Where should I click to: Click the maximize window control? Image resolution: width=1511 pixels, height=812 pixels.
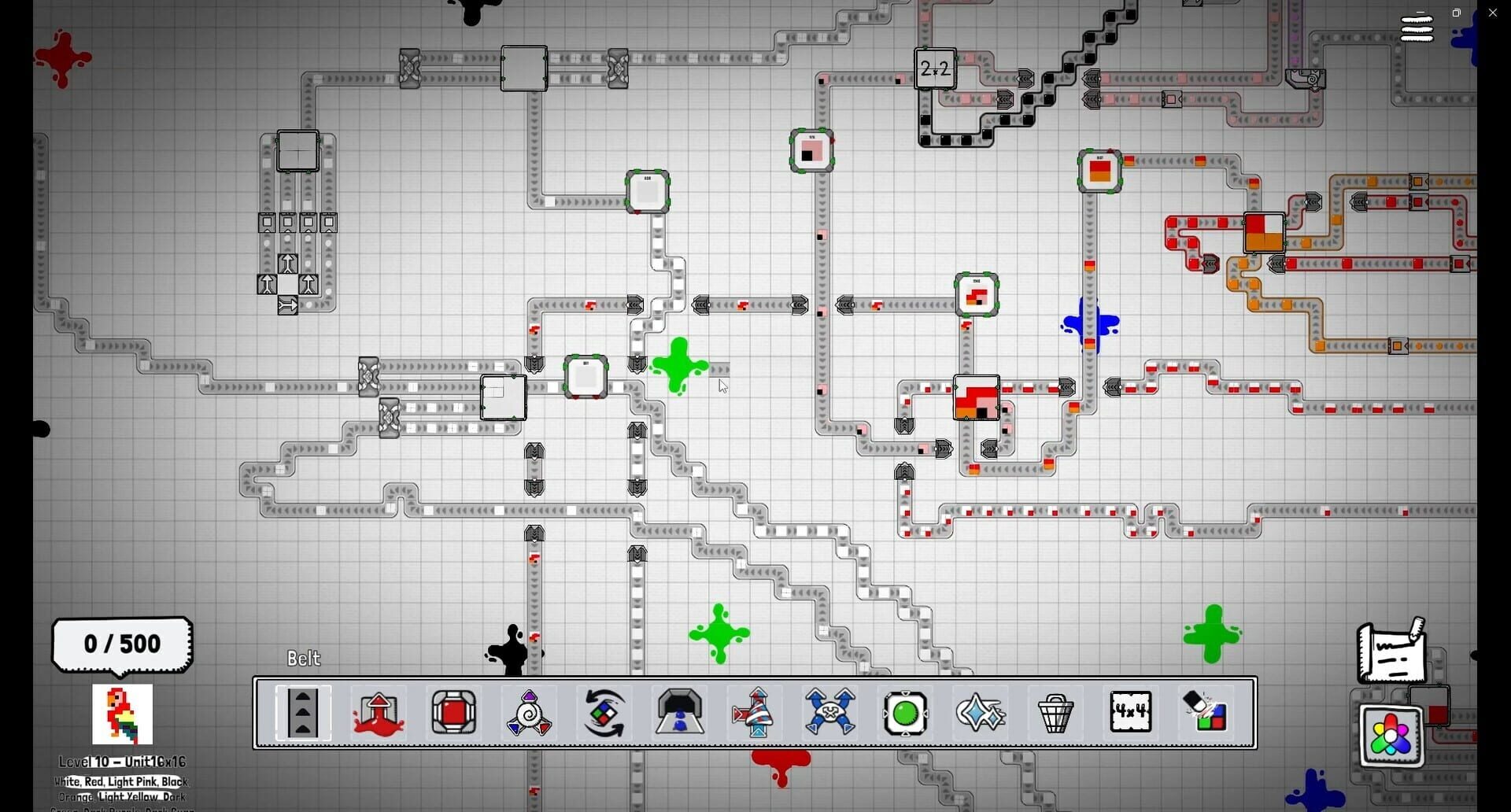coord(1457,13)
